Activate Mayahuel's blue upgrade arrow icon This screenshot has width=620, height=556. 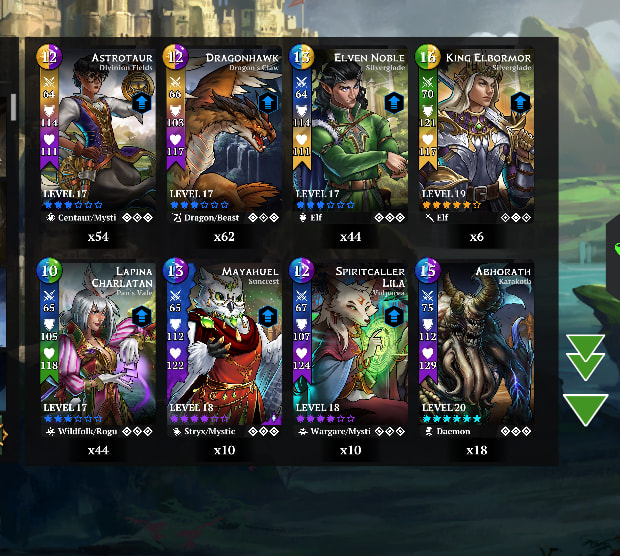click(268, 315)
